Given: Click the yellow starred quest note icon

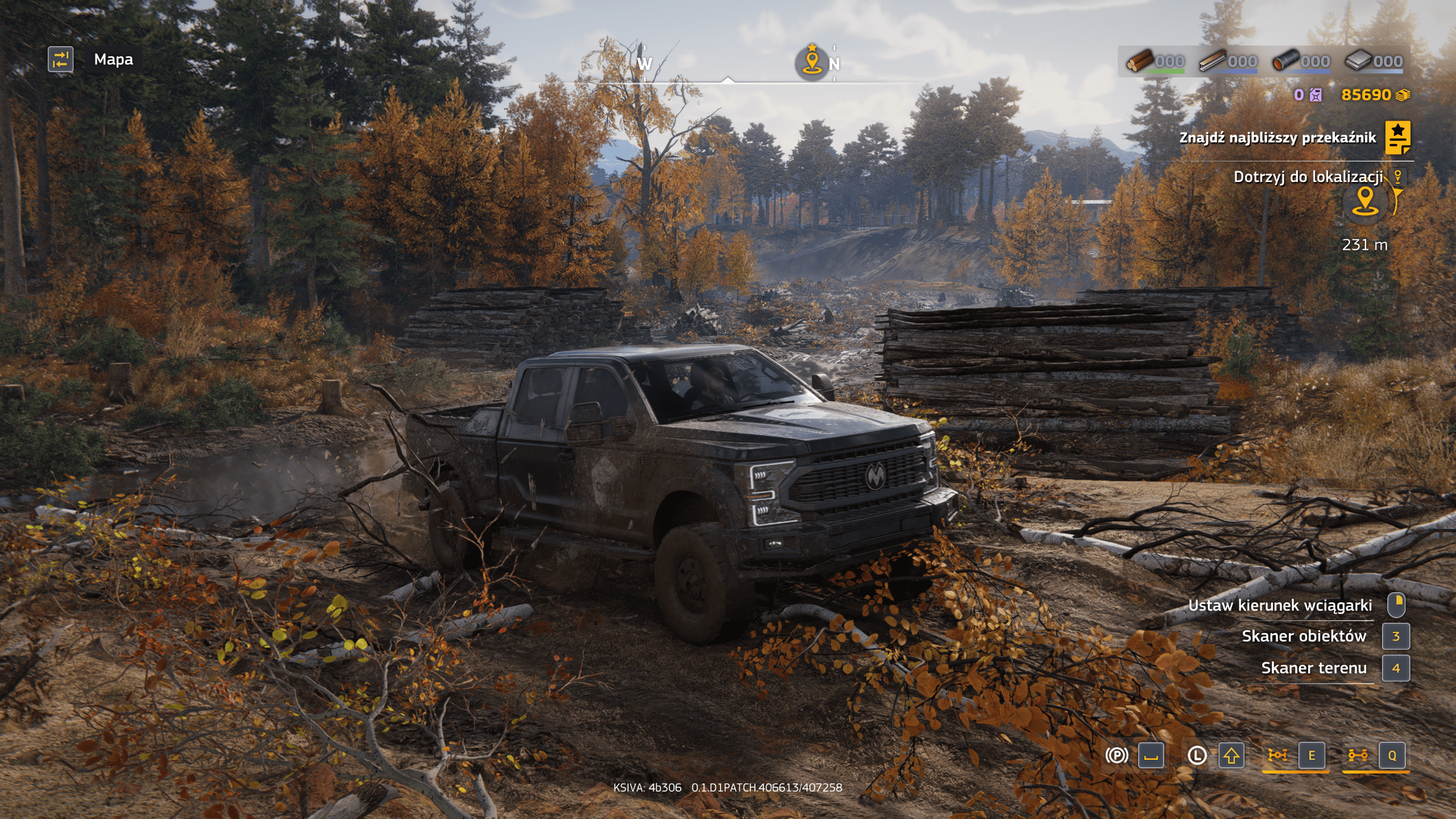Looking at the screenshot, I should tap(1397, 138).
